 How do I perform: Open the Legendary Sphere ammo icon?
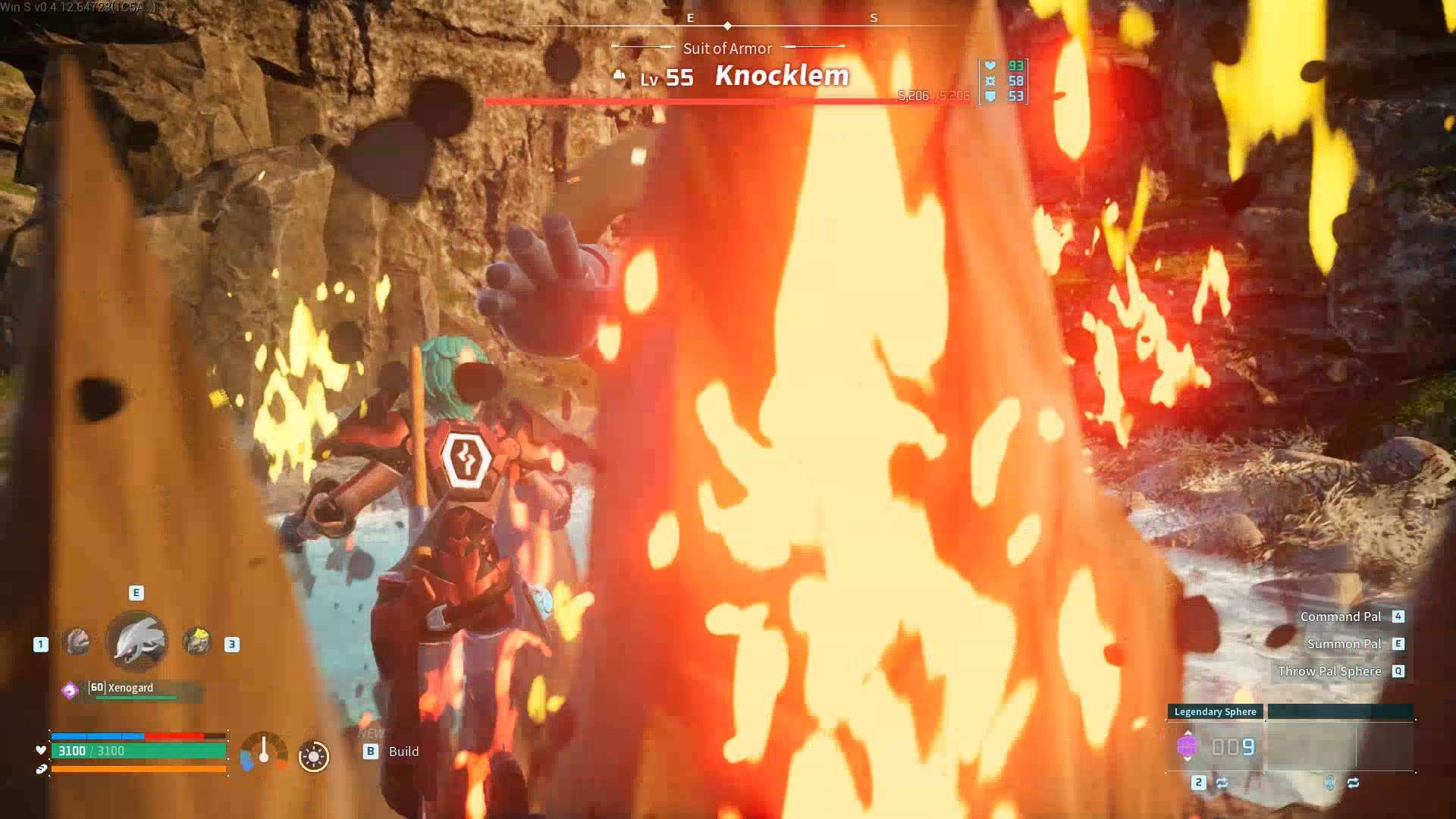click(1188, 746)
